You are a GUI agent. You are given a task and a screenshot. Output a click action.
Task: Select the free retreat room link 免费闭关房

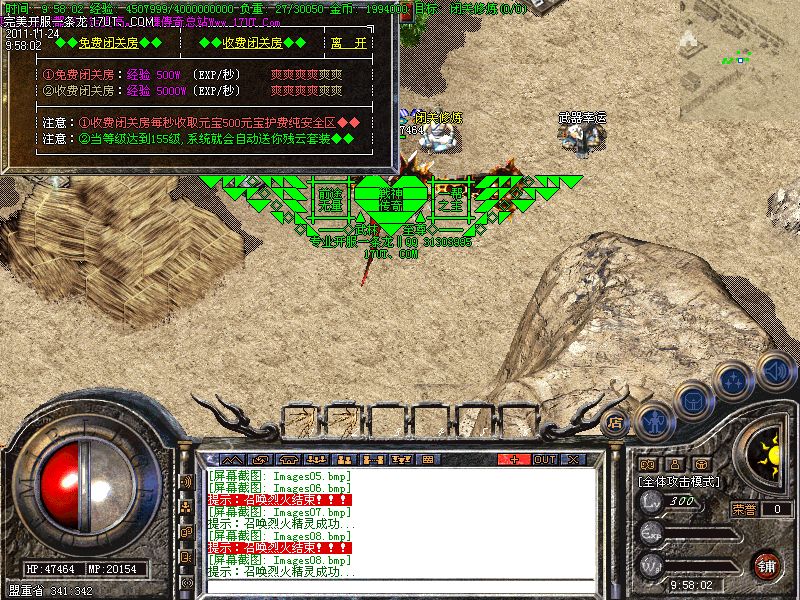[x=108, y=43]
